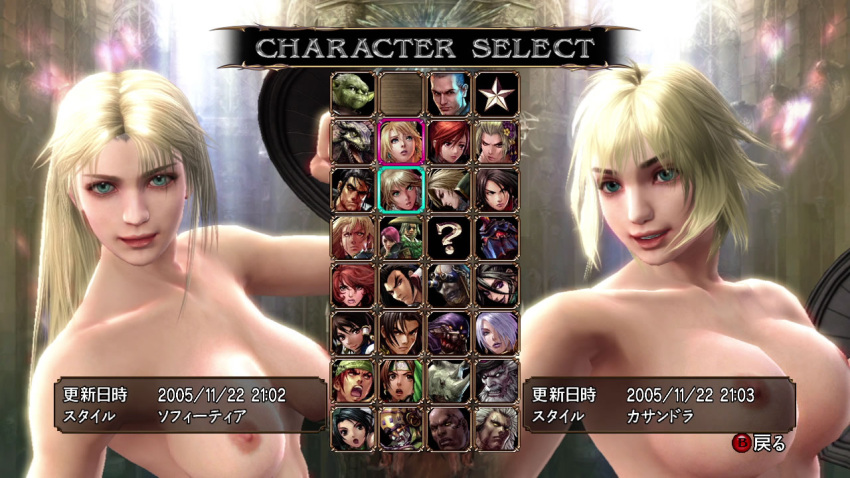Select the question mark random tile

tap(449, 236)
